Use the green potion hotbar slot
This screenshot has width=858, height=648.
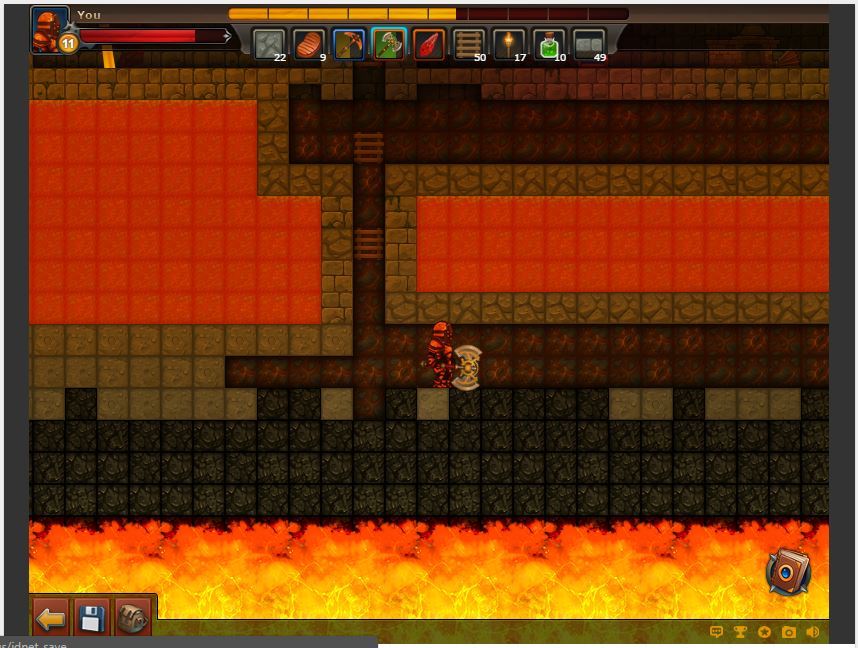click(x=549, y=44)
